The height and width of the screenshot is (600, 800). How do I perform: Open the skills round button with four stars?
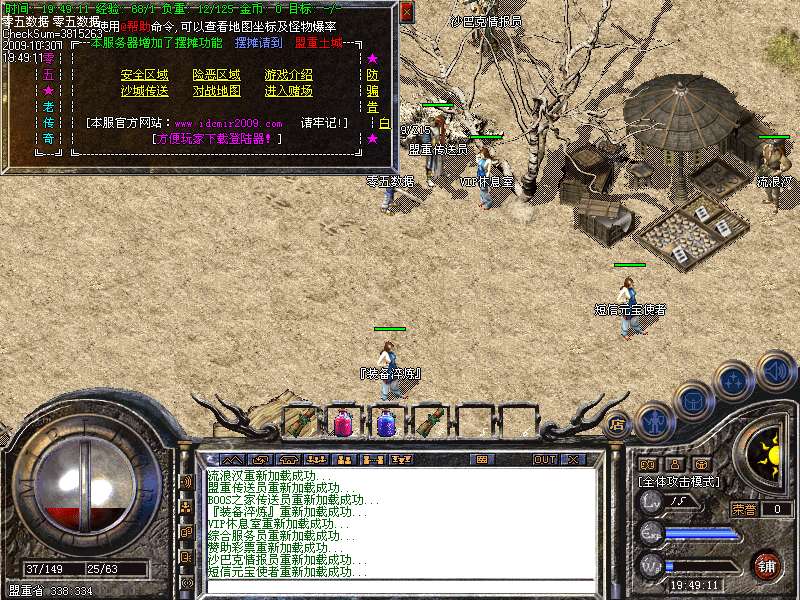coord(733,380)
